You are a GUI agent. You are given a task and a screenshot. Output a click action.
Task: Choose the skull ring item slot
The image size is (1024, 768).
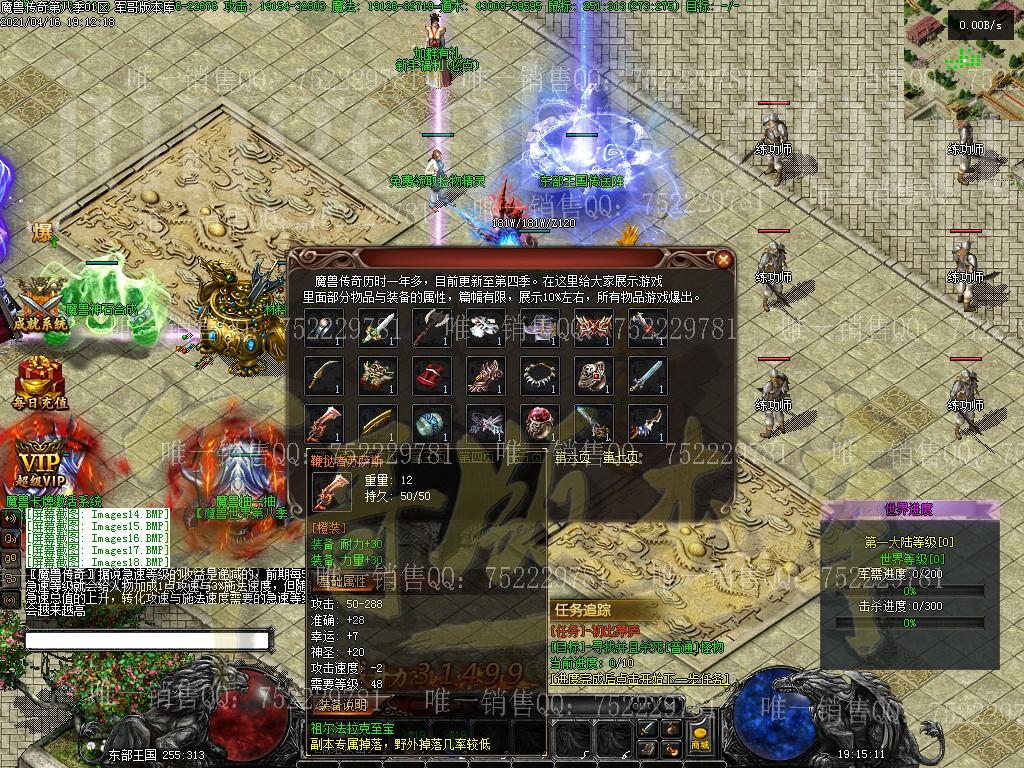pyautogui.click(x=593, y=374)
